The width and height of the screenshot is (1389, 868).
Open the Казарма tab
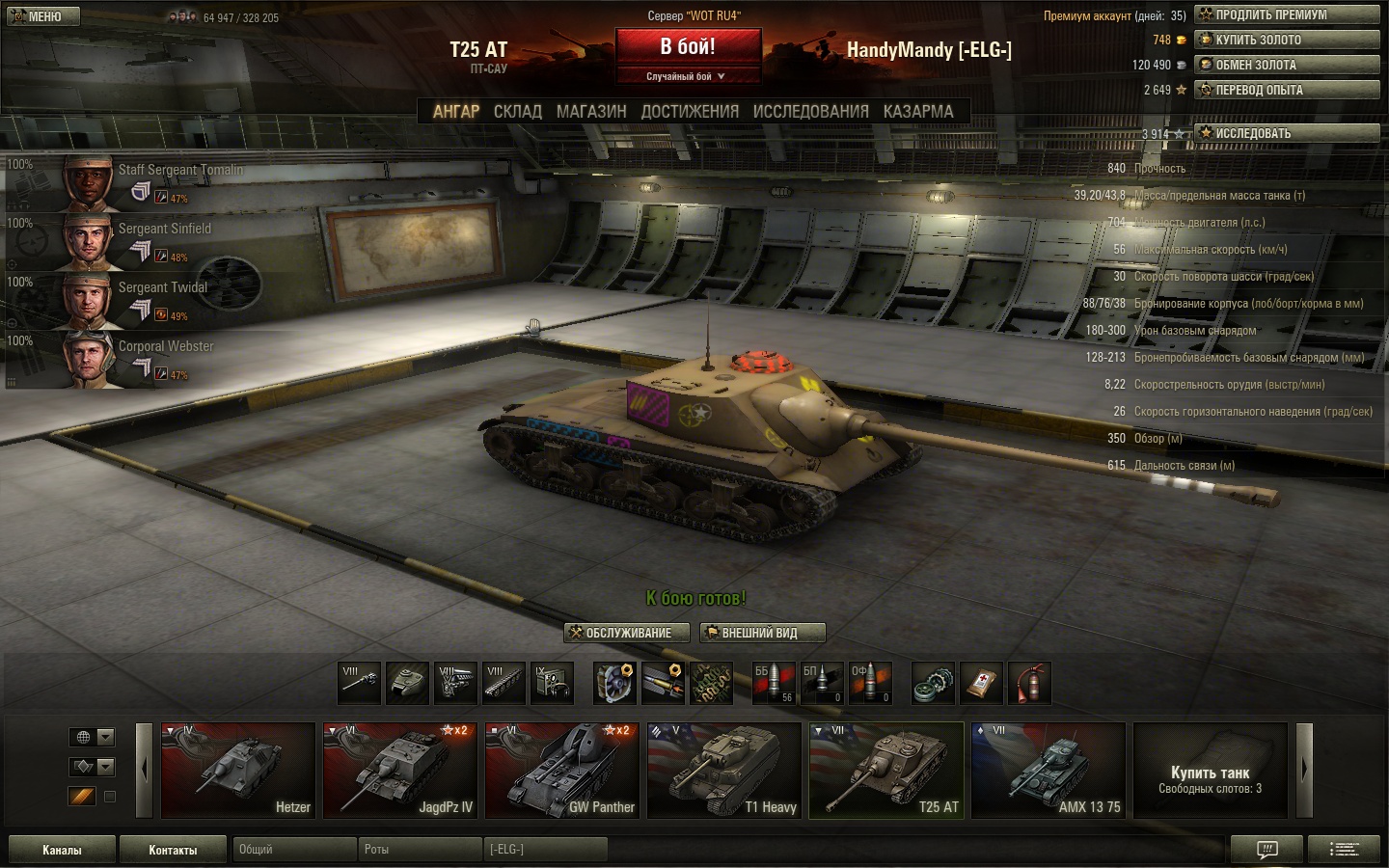918,112
